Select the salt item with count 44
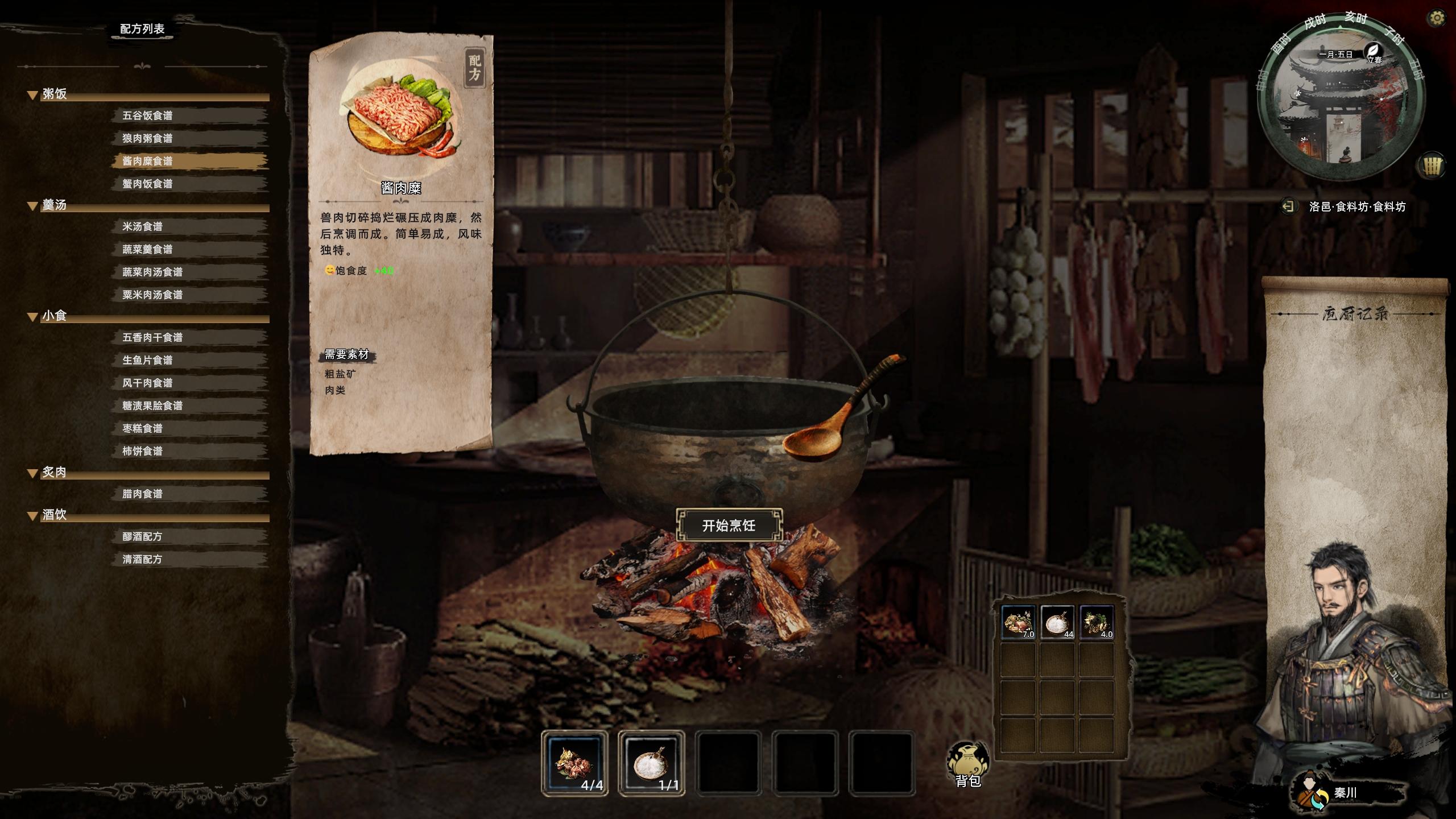 tap(1057, 622)
